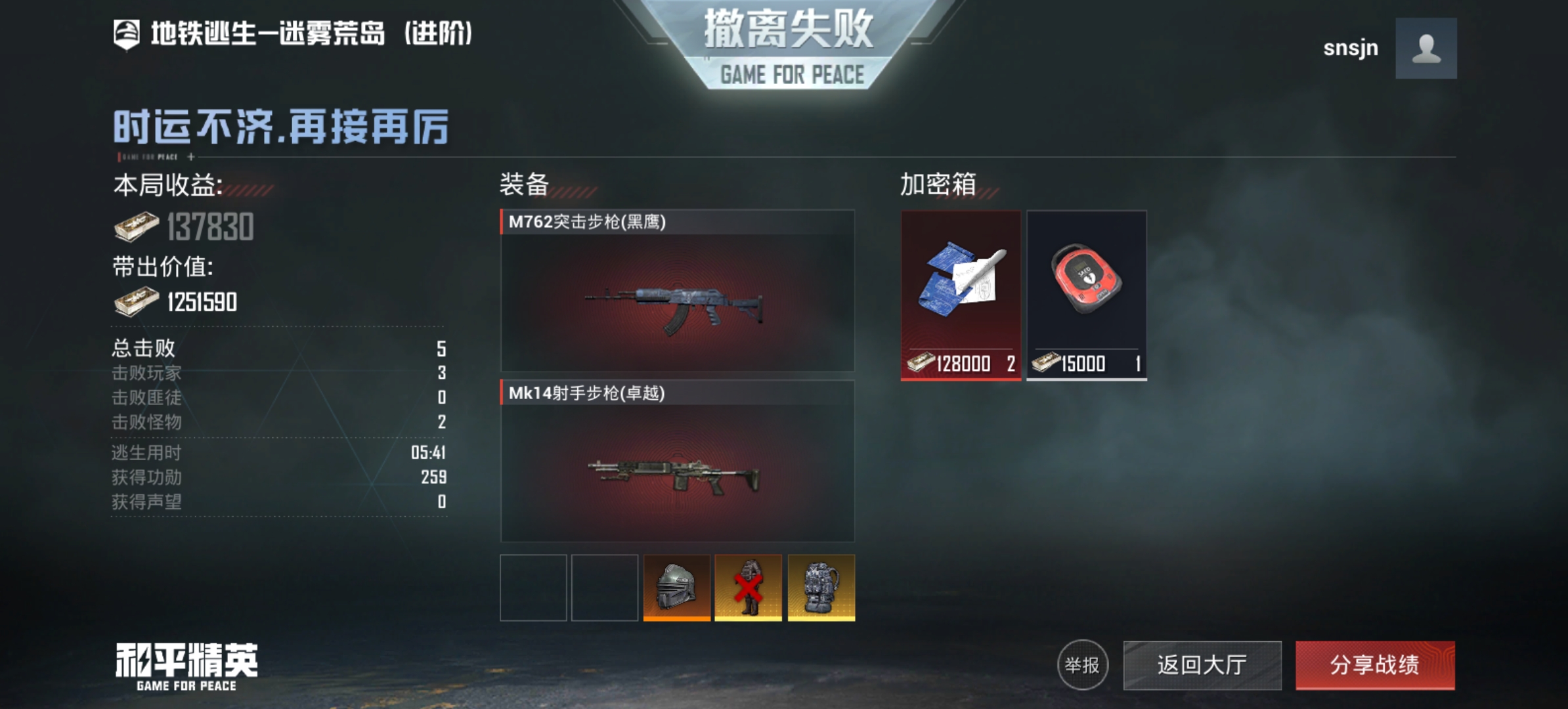The image size is (1568, 709).
Task: Select the Mk14 marksman rifle card
Action: pyautogui.click(x=677, y=462)
